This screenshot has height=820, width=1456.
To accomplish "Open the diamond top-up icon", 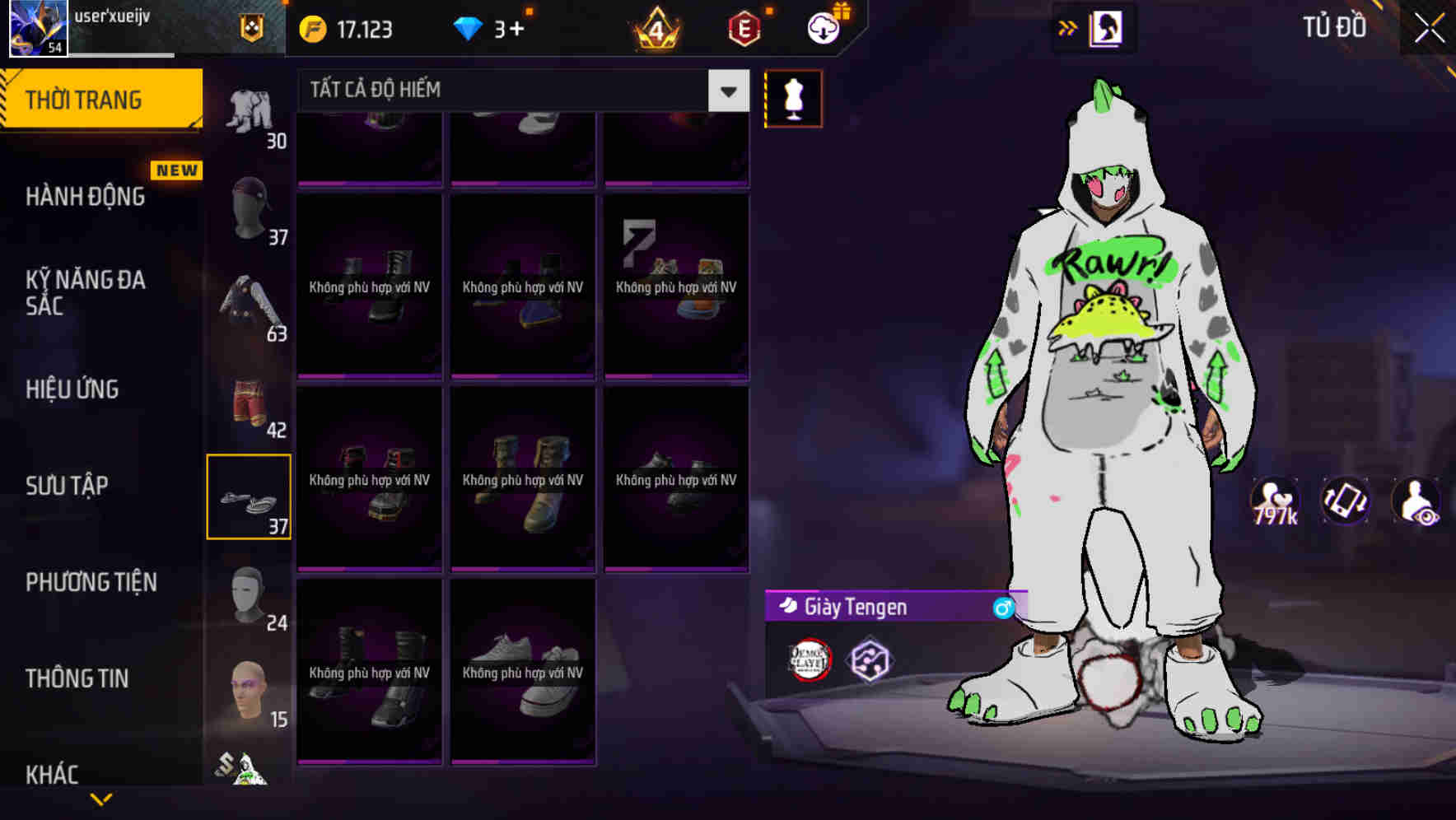I will (x=468, y=28).
